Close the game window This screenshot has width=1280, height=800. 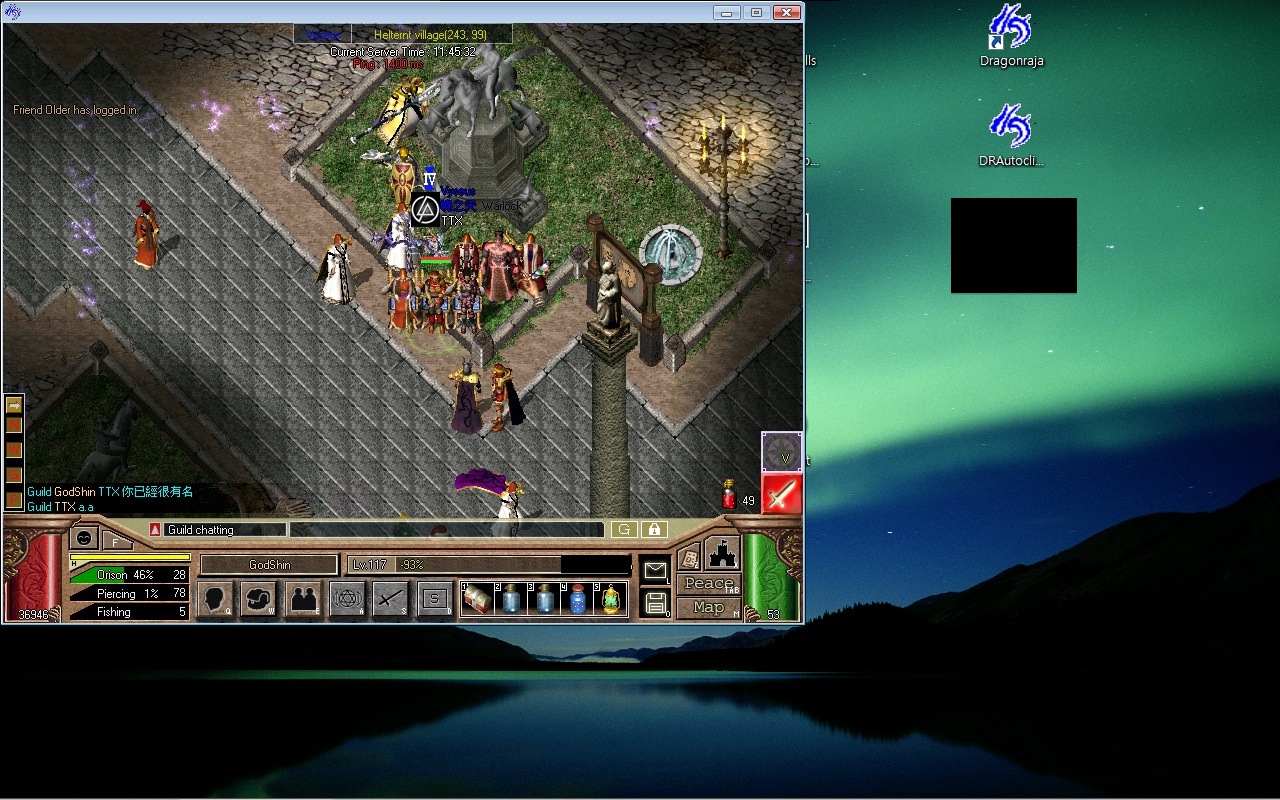coord(787,12)
